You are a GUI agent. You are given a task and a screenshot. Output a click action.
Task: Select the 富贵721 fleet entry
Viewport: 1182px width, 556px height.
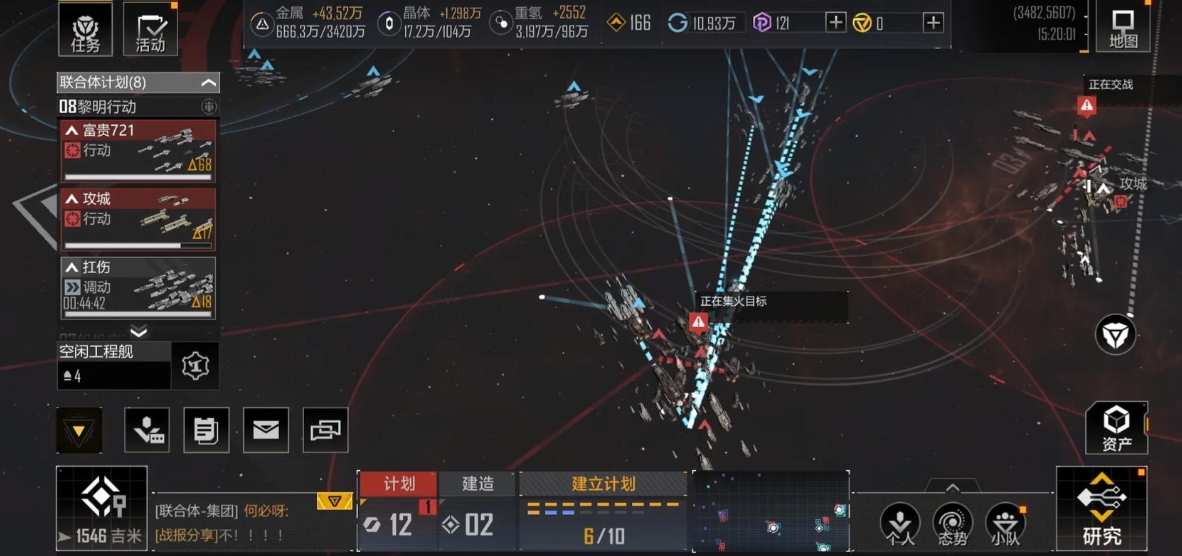click(139, 147)
